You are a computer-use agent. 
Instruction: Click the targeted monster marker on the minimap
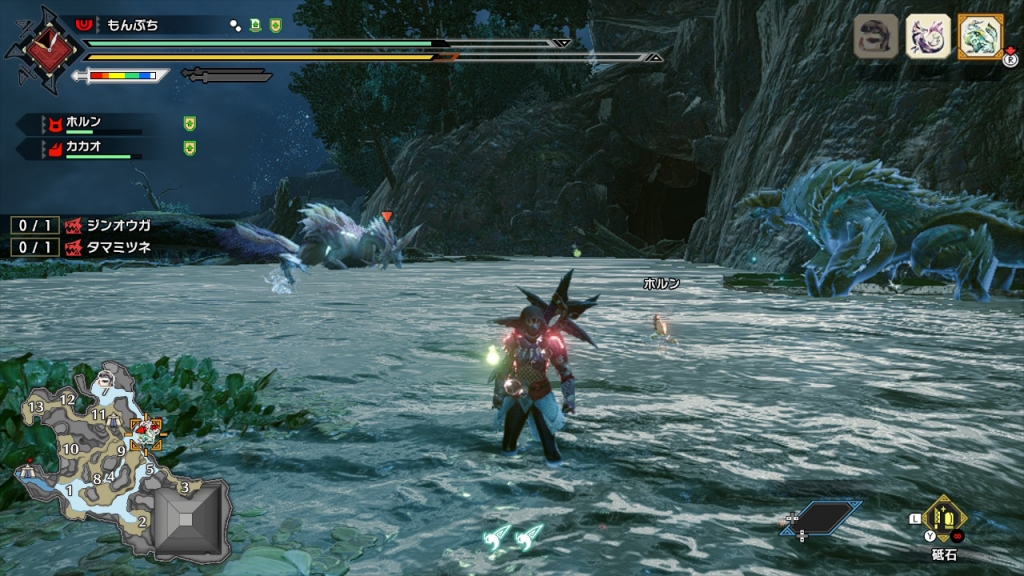[x=148, y=432]
